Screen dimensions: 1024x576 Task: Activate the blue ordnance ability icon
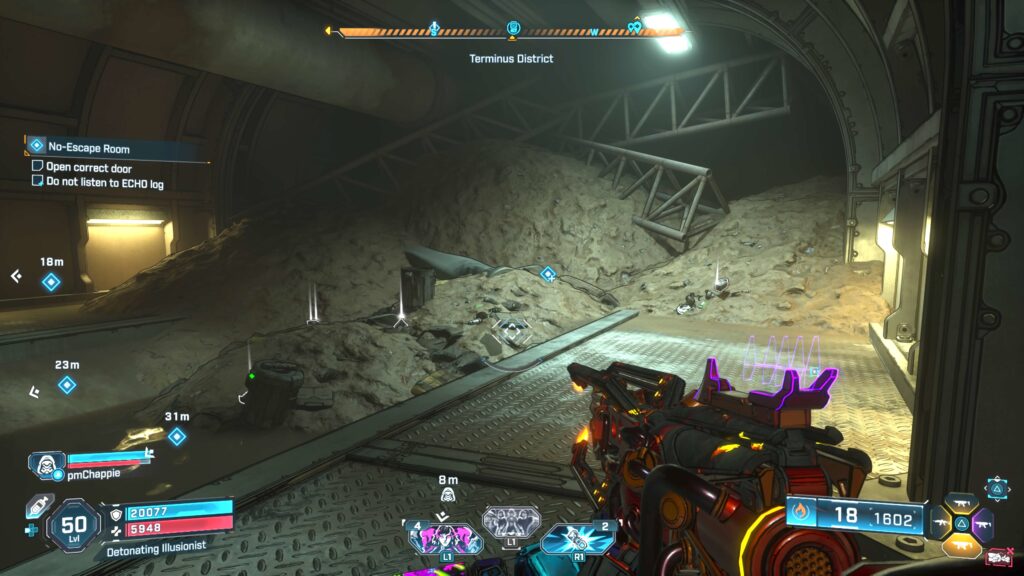[578, 540]
